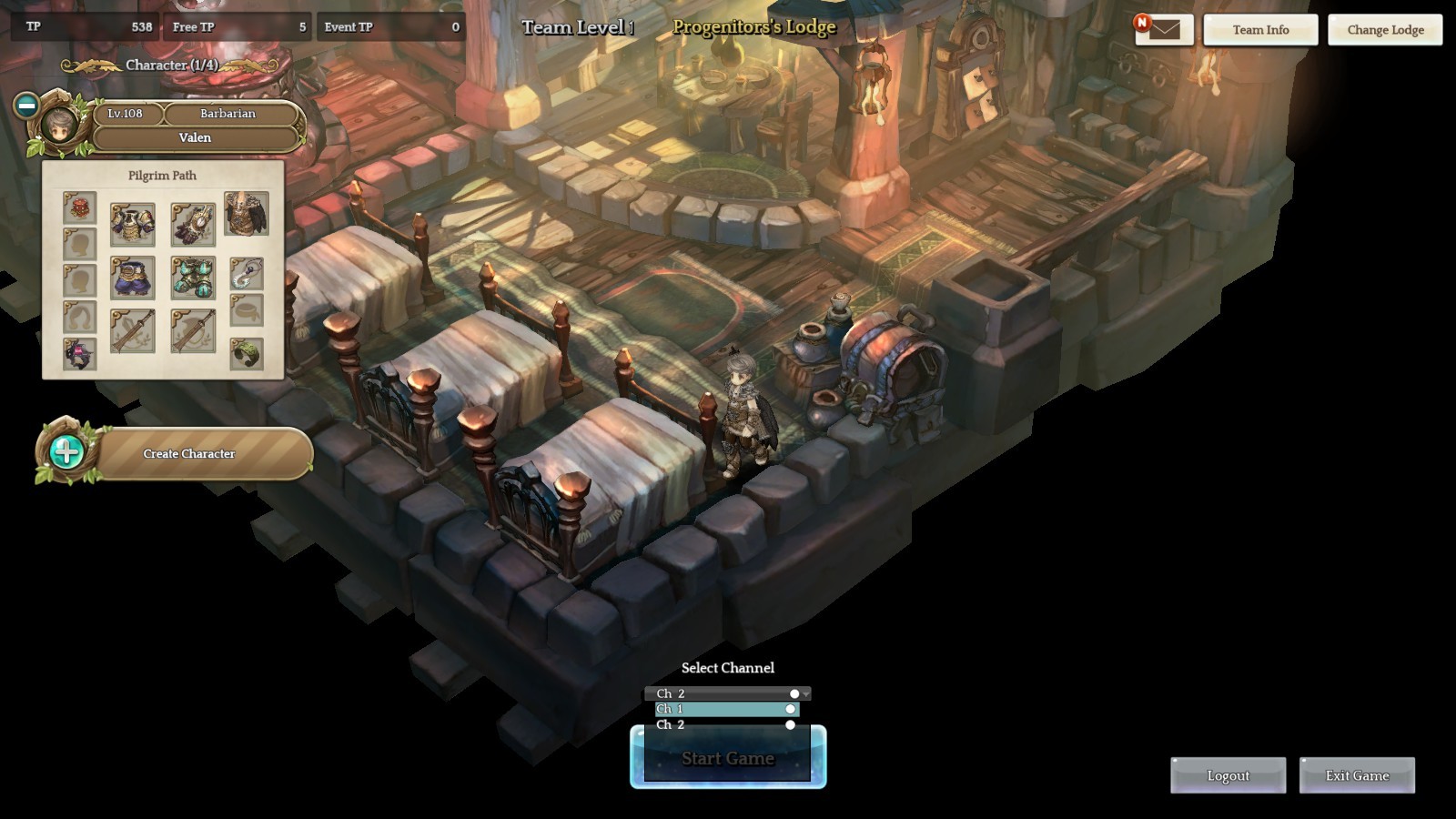Inspect the fur cloak outfit slot
Viewport: 1456px width, 819px height.
click(247, 213)
